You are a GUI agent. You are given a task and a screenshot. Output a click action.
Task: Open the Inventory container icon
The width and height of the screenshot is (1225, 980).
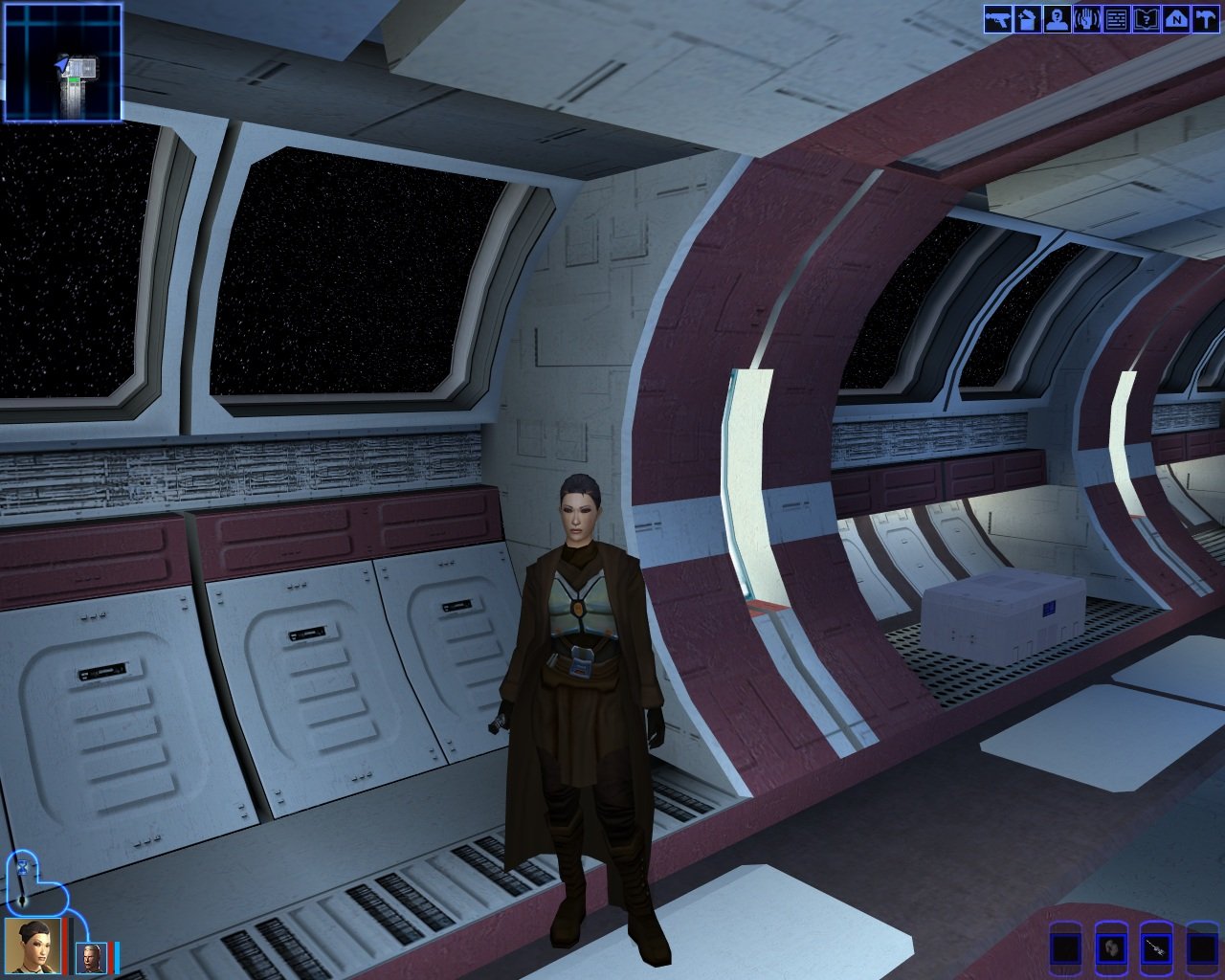(x=1028, y=18)
